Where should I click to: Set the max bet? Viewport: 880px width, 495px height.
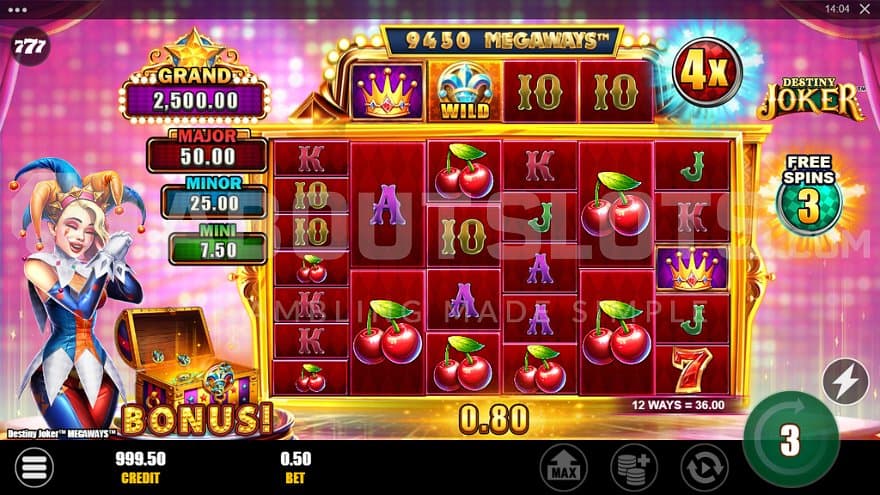coord(561,467)
